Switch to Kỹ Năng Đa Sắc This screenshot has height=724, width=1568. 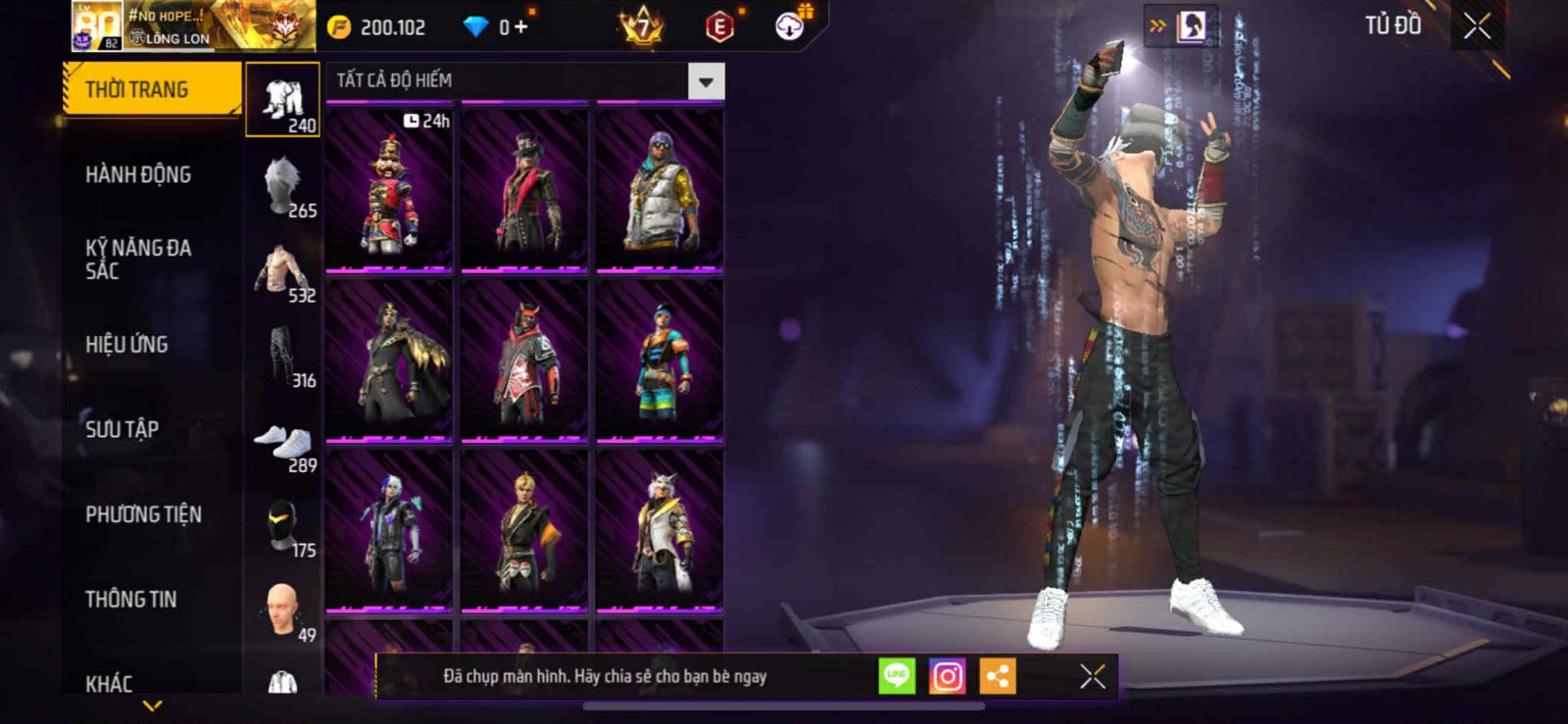coord(138,260)
